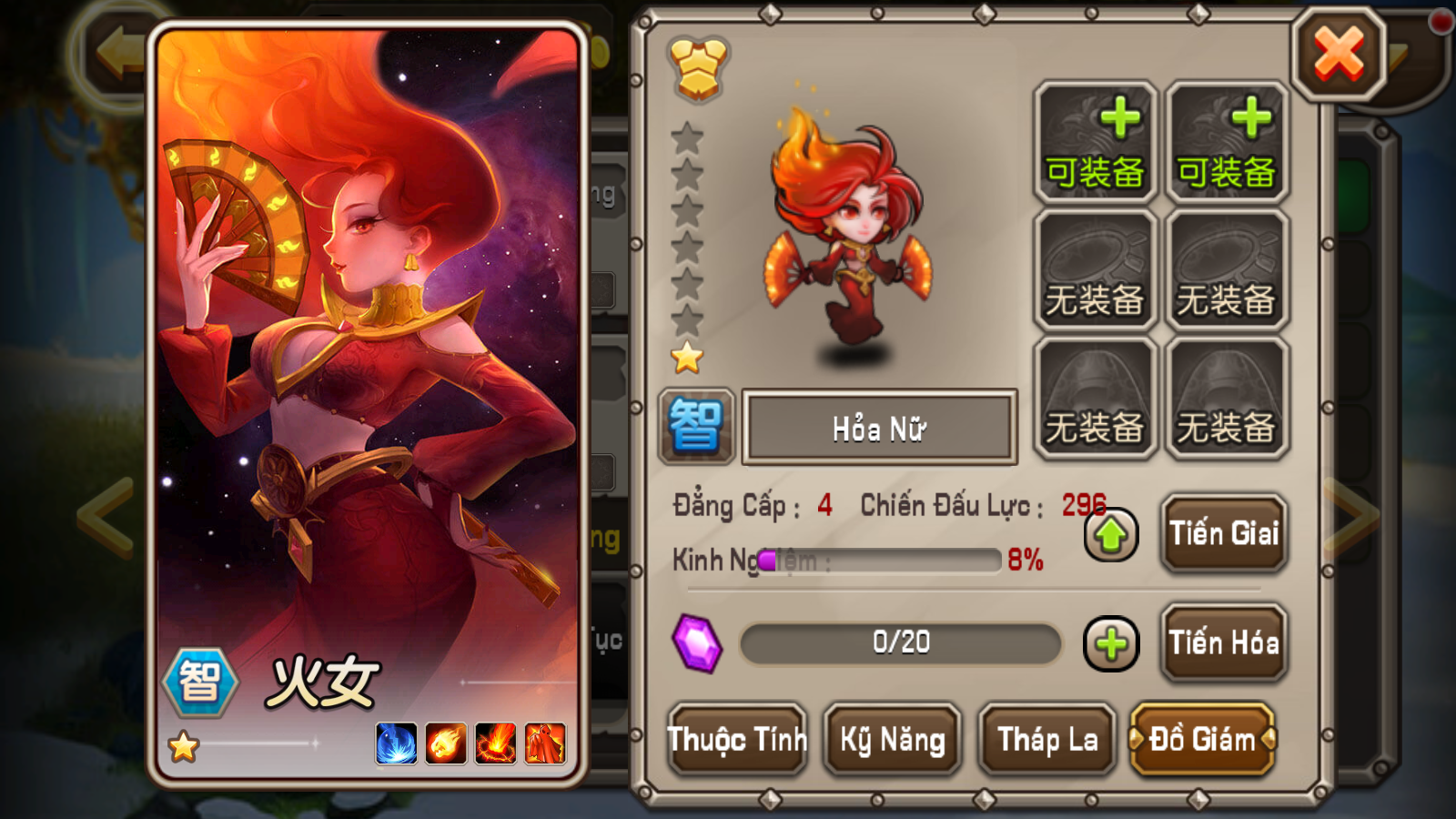Click the green upgrade arrow icon
The height and width of the screenshot is (819, 1456).
(x=1110, y=536)
